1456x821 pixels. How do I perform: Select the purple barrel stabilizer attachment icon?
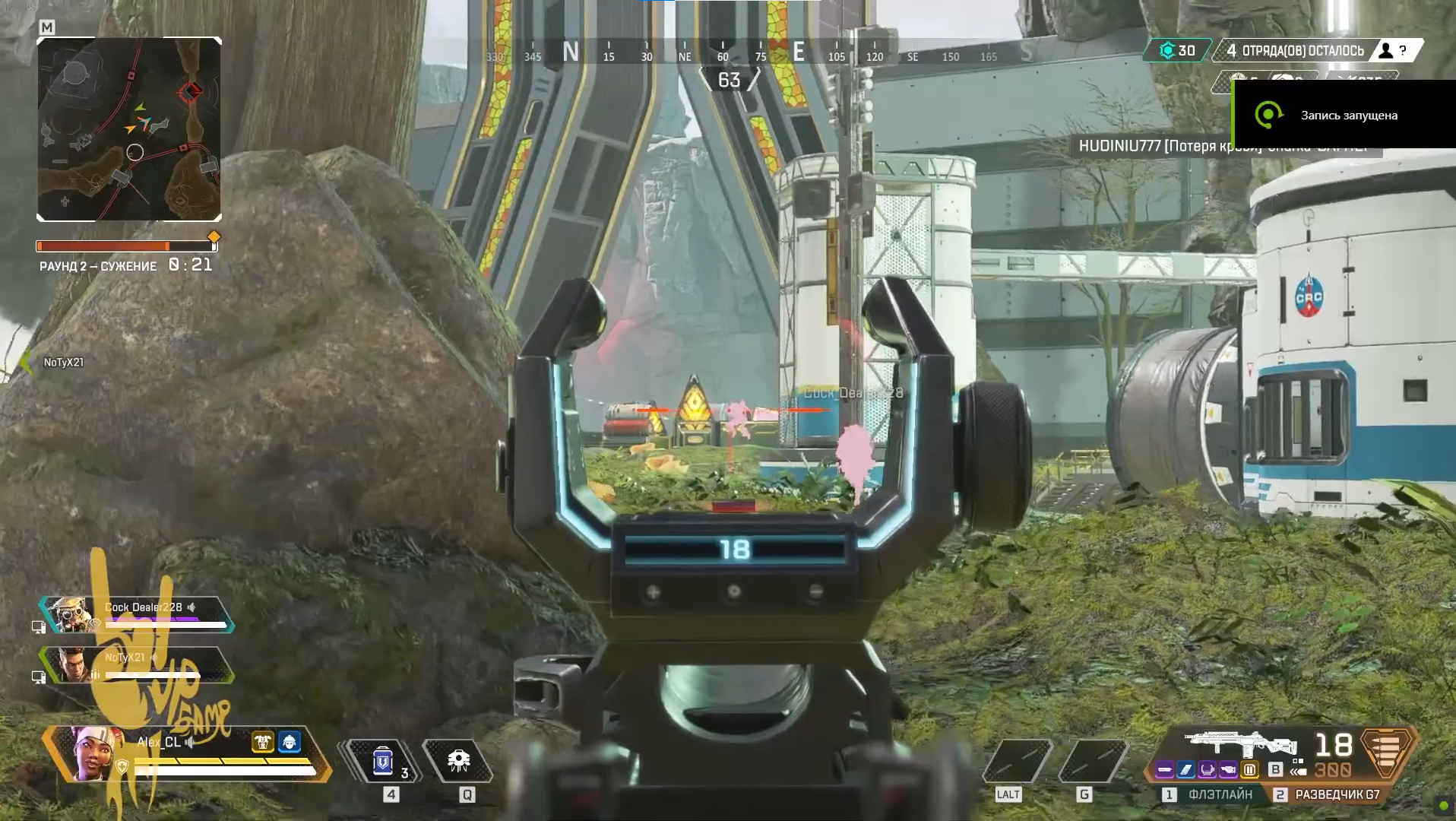point(1165,770)
